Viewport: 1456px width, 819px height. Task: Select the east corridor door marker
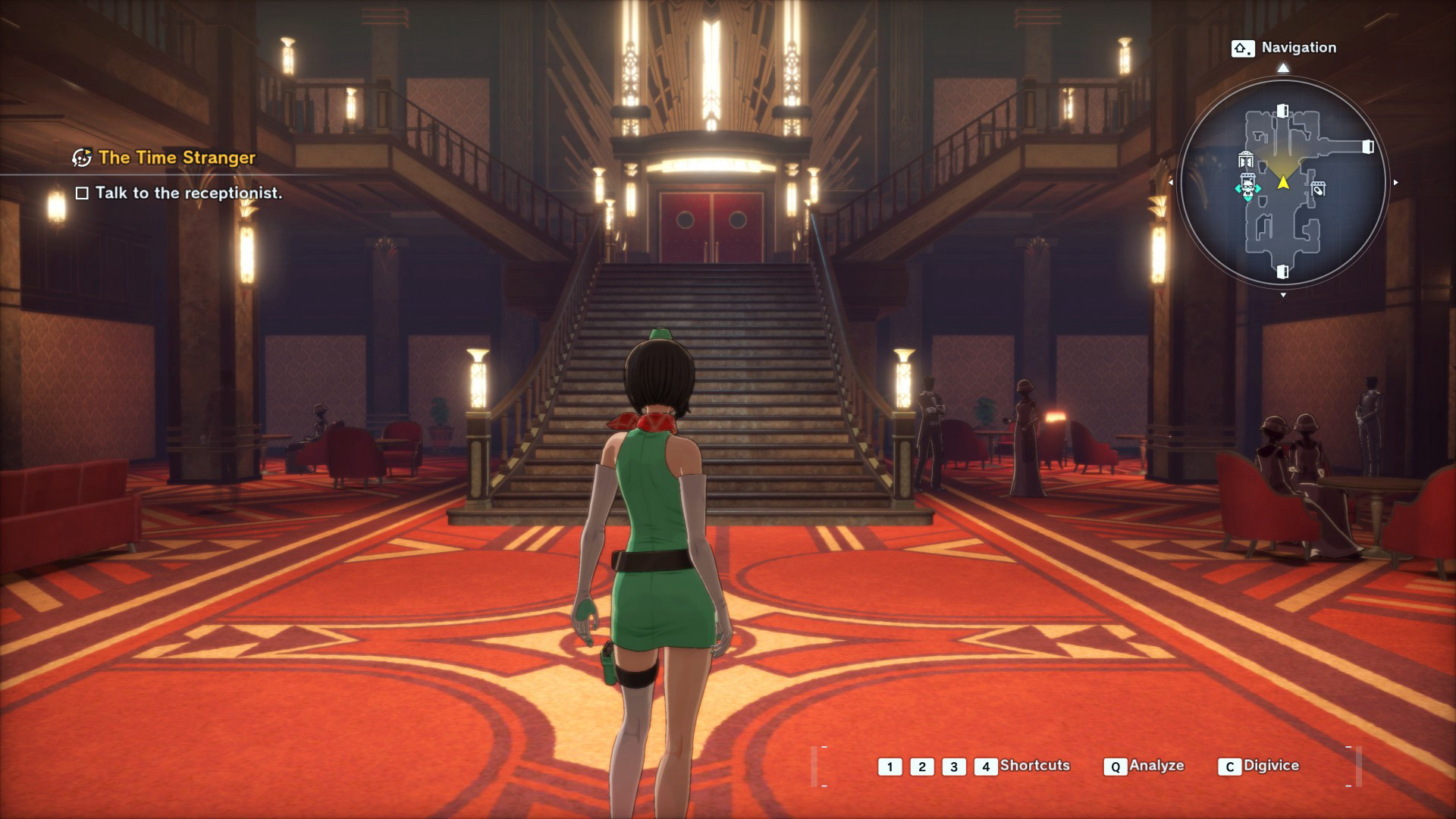[x=1368, y=146]
